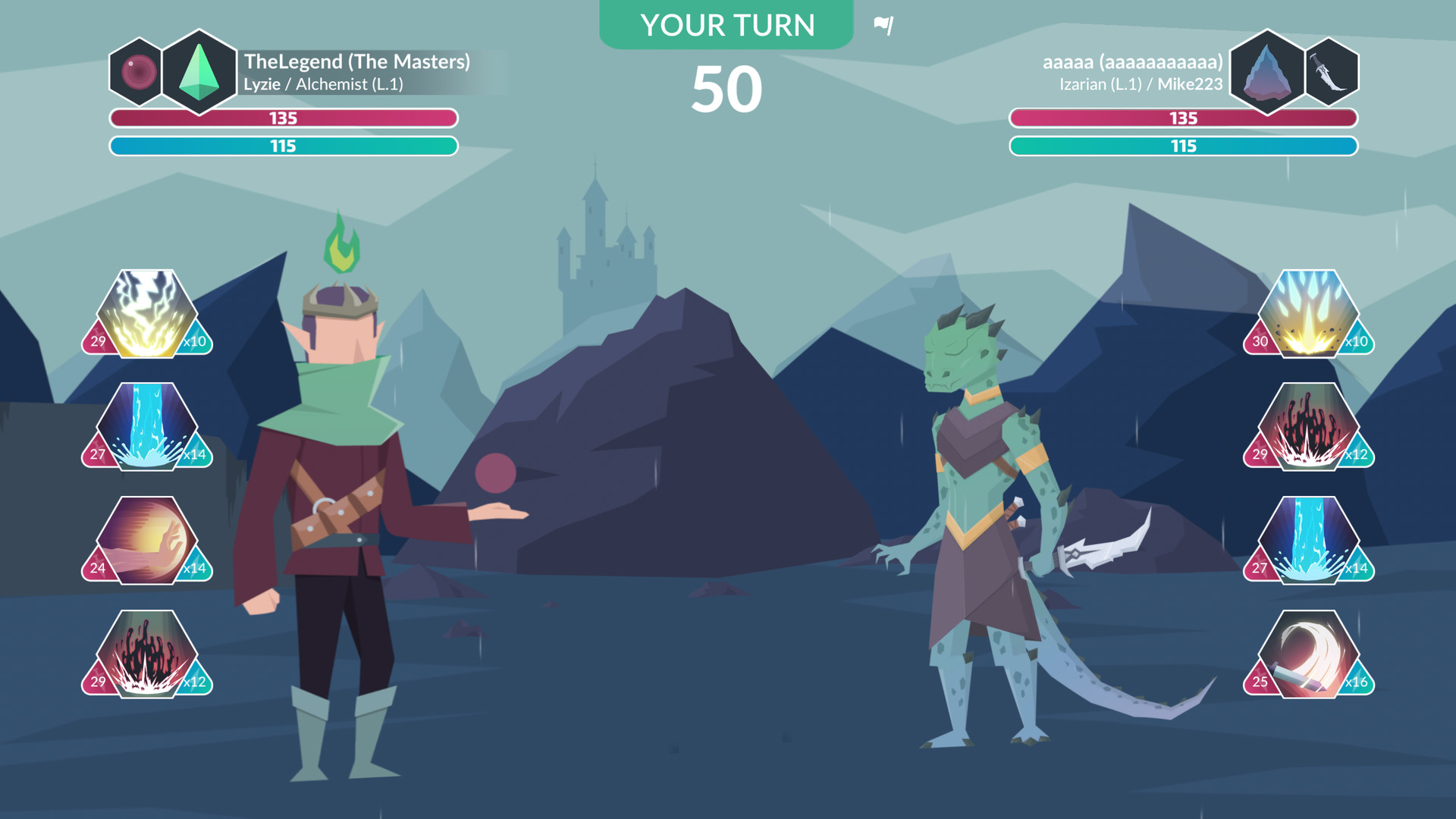The image size is (1456, 819).
Task: Click the TheLegend (The Masters) player name
Action: [x=359, y=62]
